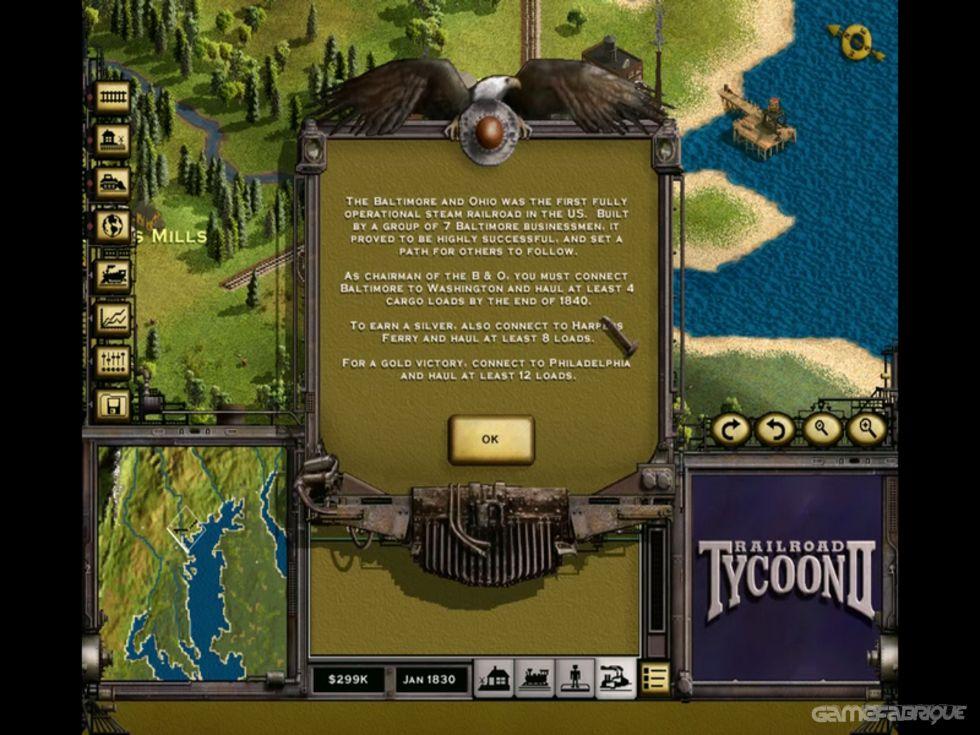Zoom out with the smaller magnifier button
Viewport: 980px width, 735px height.
821,429
